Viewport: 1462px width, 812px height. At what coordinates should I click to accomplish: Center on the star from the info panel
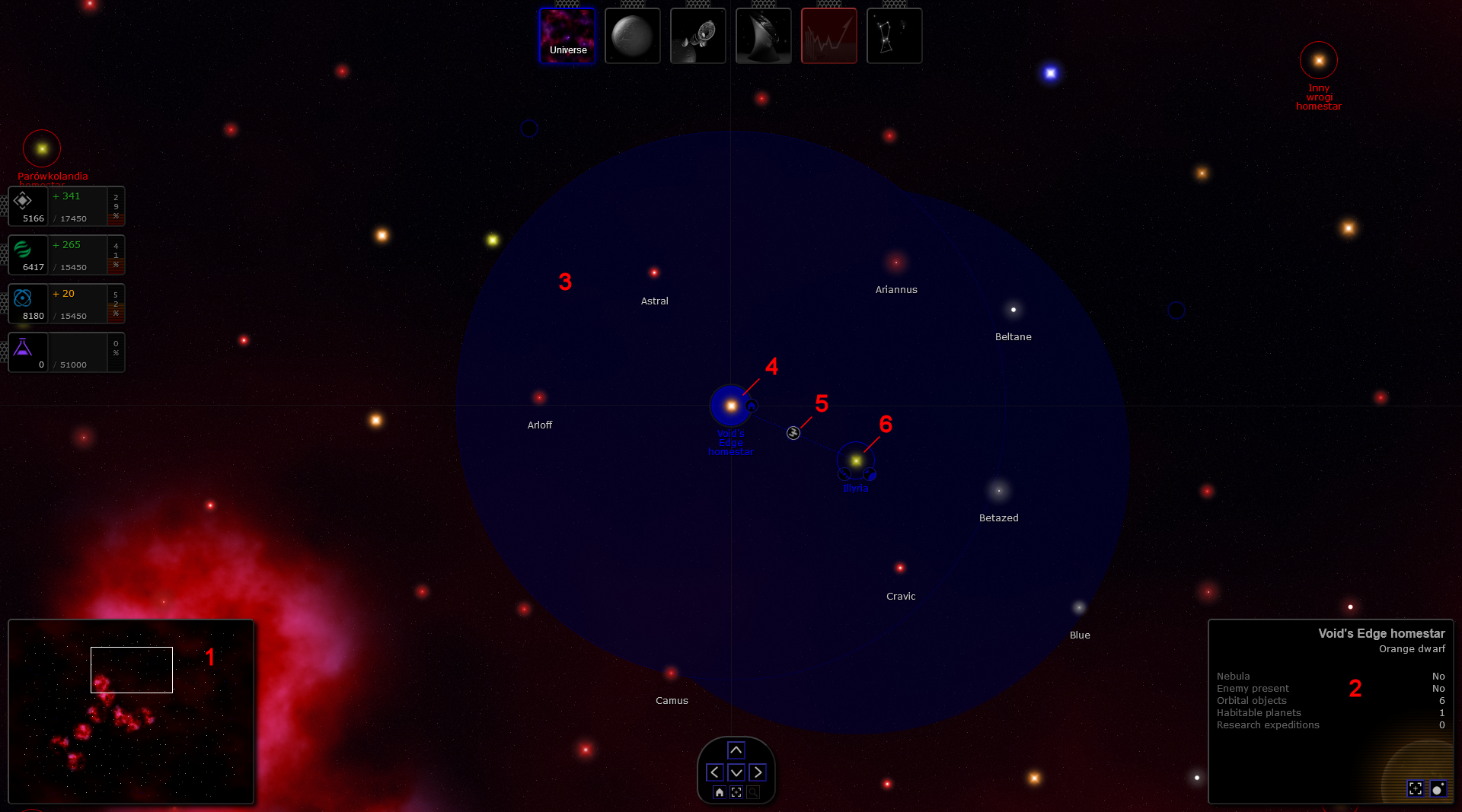pos(1415,788)
